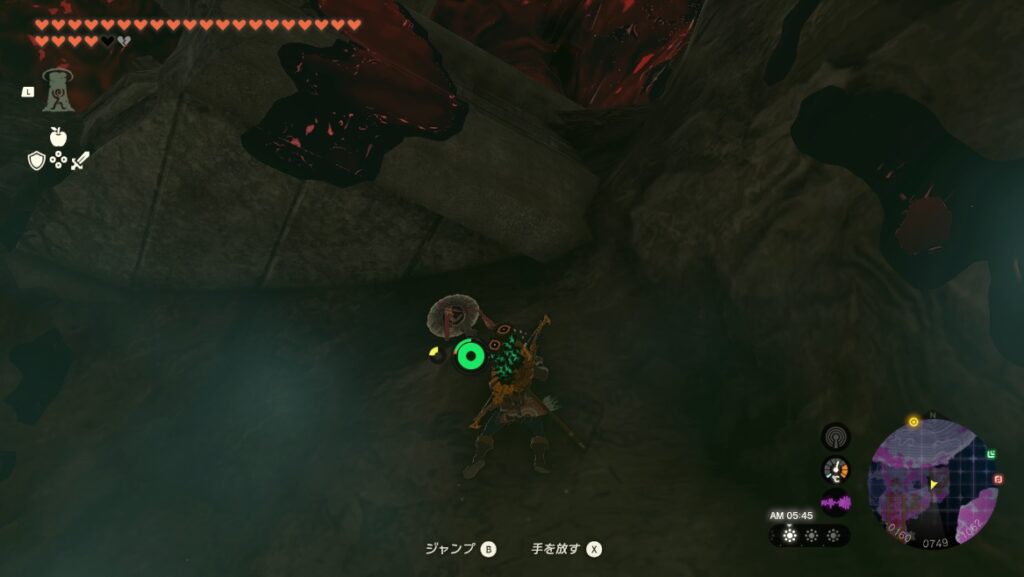Check the temperature gauge icon
Image resolution: width=1024 pixels, height=577 pixels.
click(x=835, y=469)
